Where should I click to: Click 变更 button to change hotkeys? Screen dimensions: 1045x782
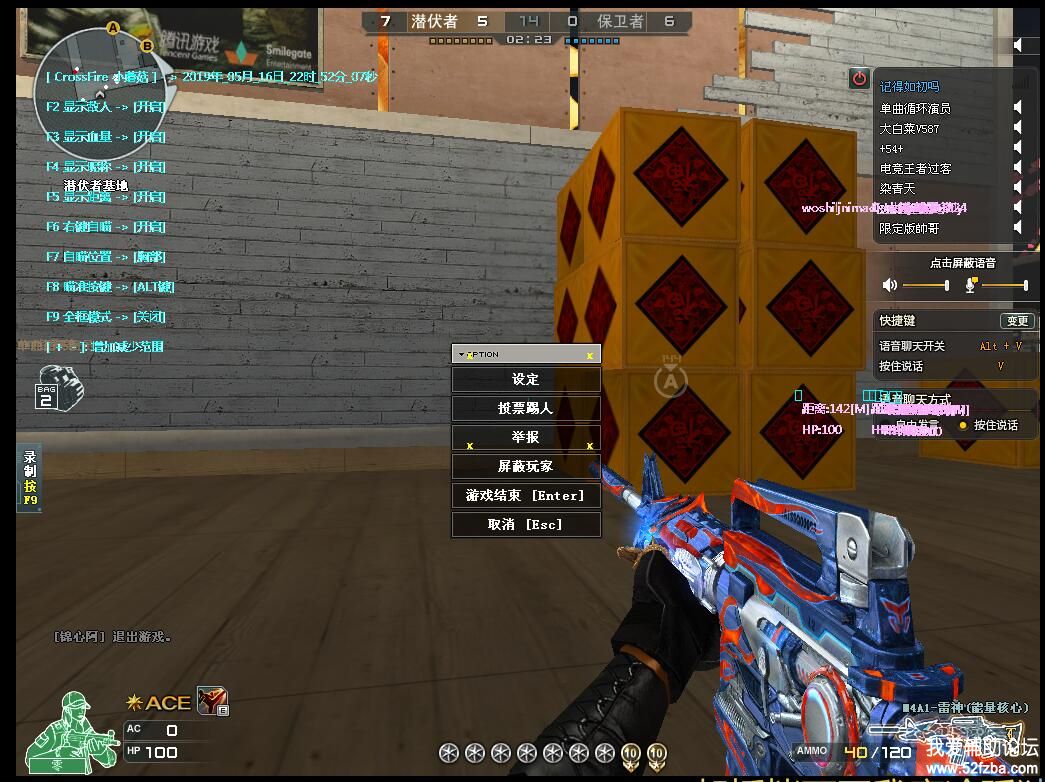point(1017,321)
